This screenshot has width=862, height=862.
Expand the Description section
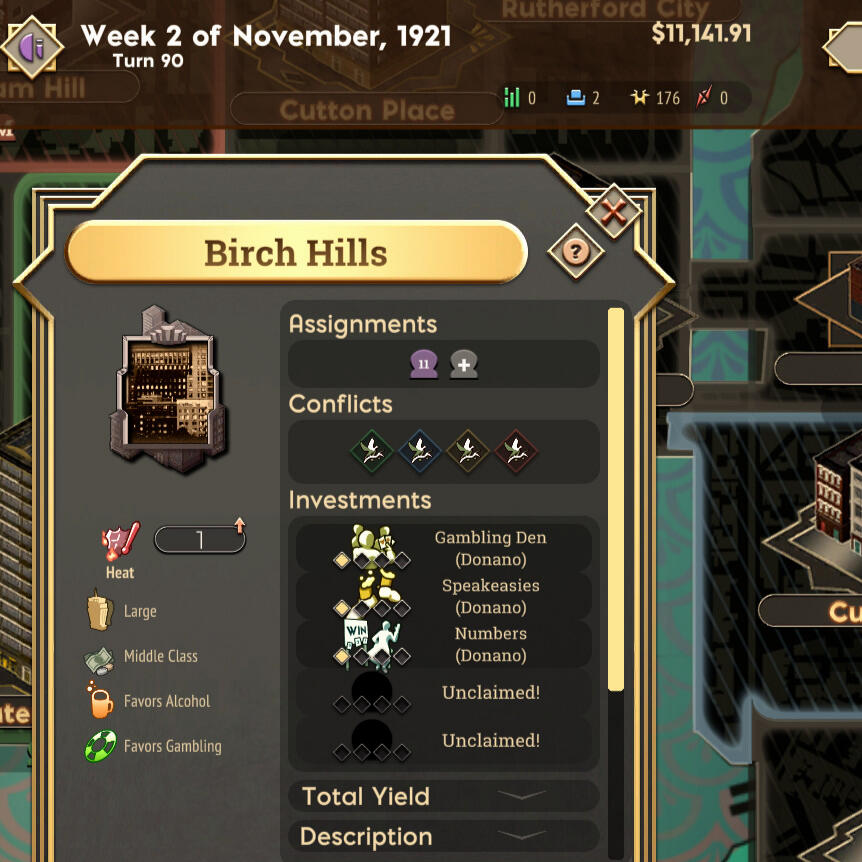tap(444, 837)
